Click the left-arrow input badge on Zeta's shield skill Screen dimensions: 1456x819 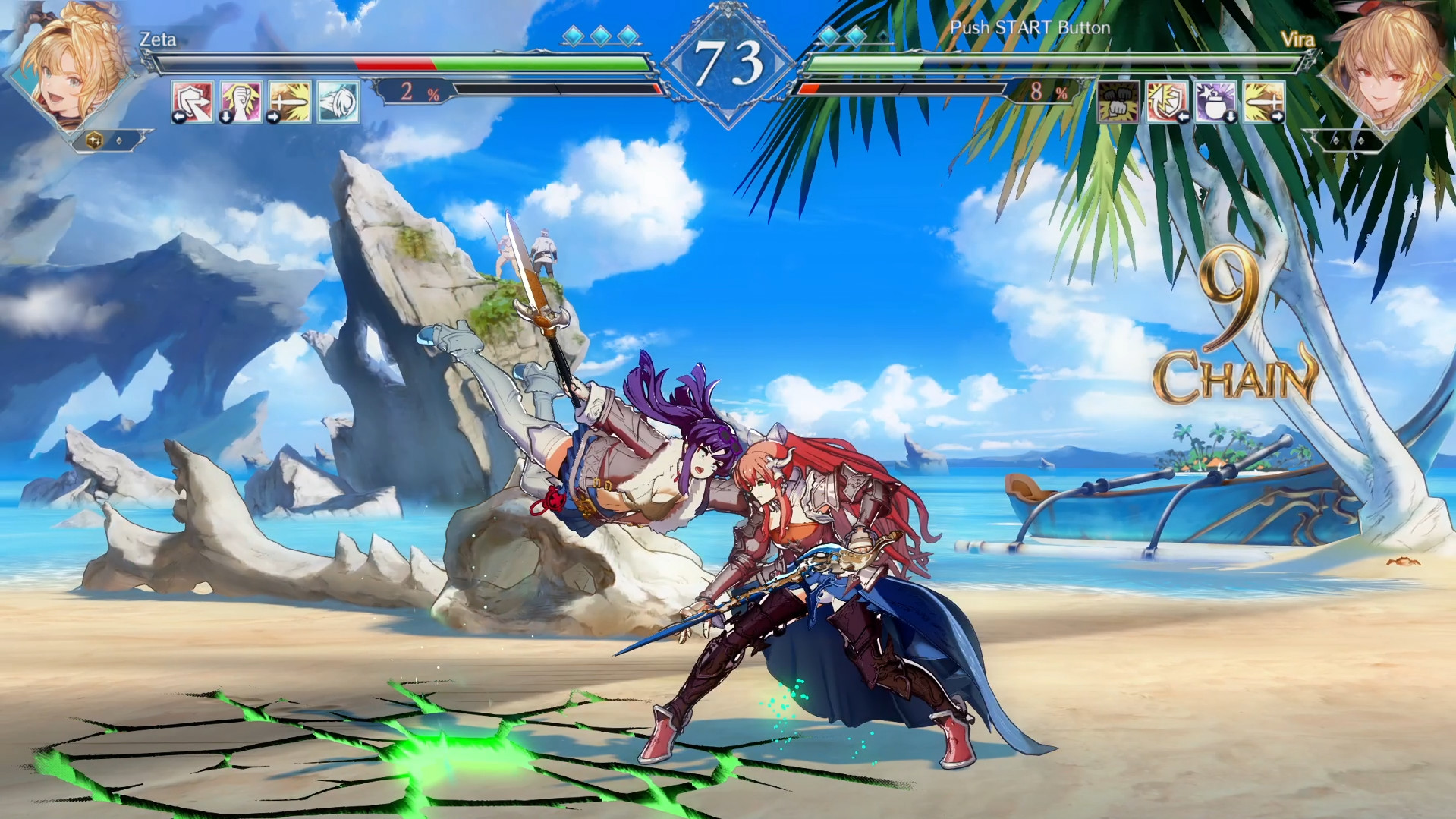(180, 118)
